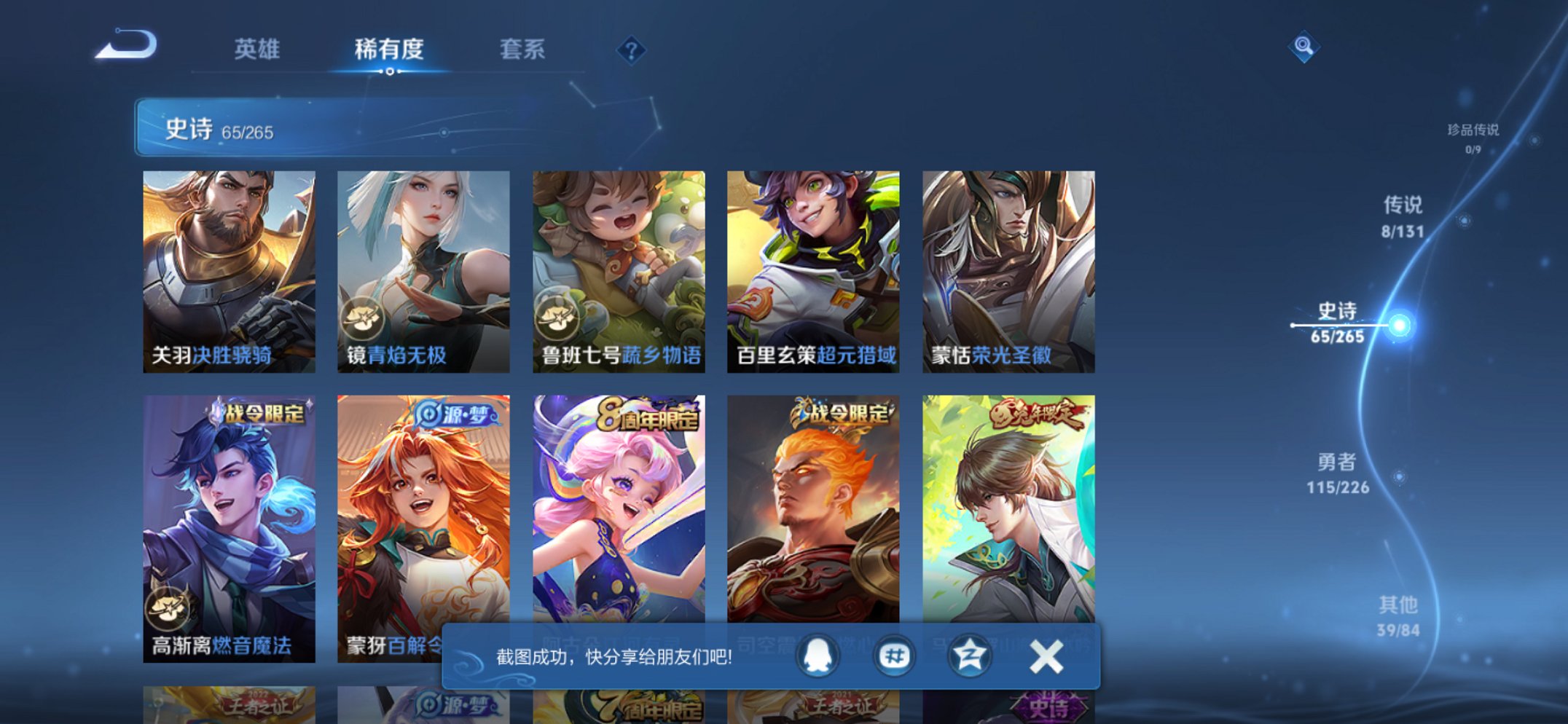
Task: Open the help question mark icon
Action: 632,50
